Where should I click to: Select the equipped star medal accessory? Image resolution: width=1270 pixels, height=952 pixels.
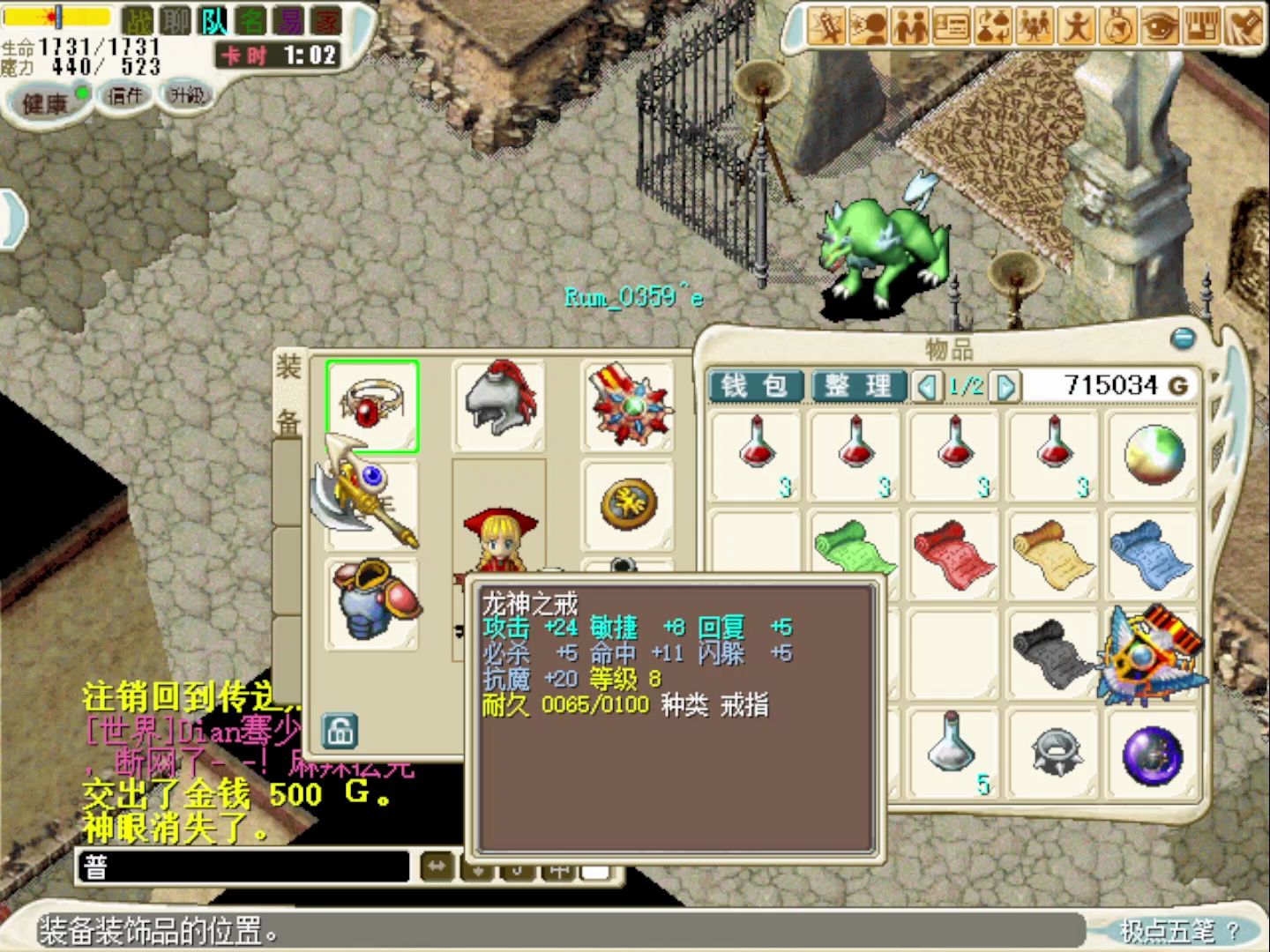(629, 406)
